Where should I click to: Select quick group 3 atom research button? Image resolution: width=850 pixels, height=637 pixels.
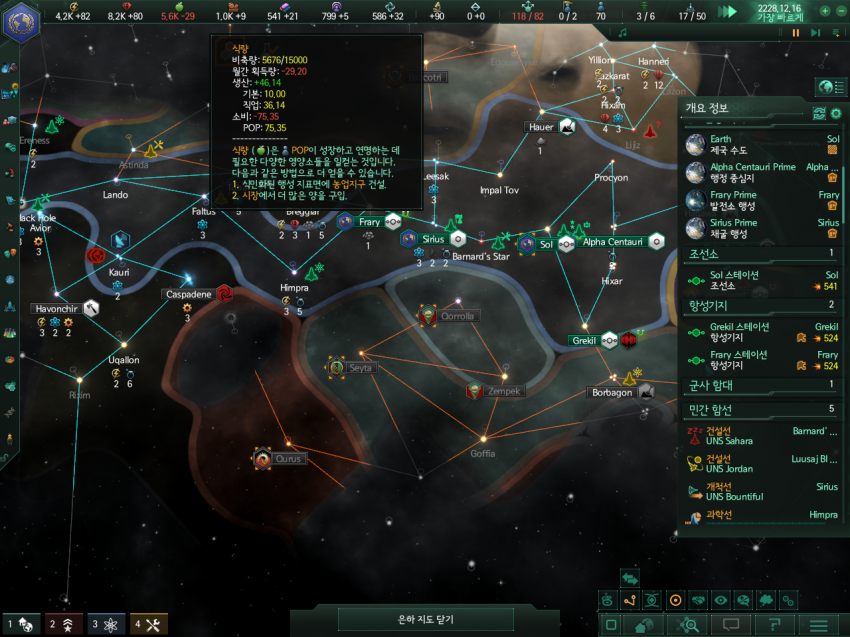coord(106,624)
